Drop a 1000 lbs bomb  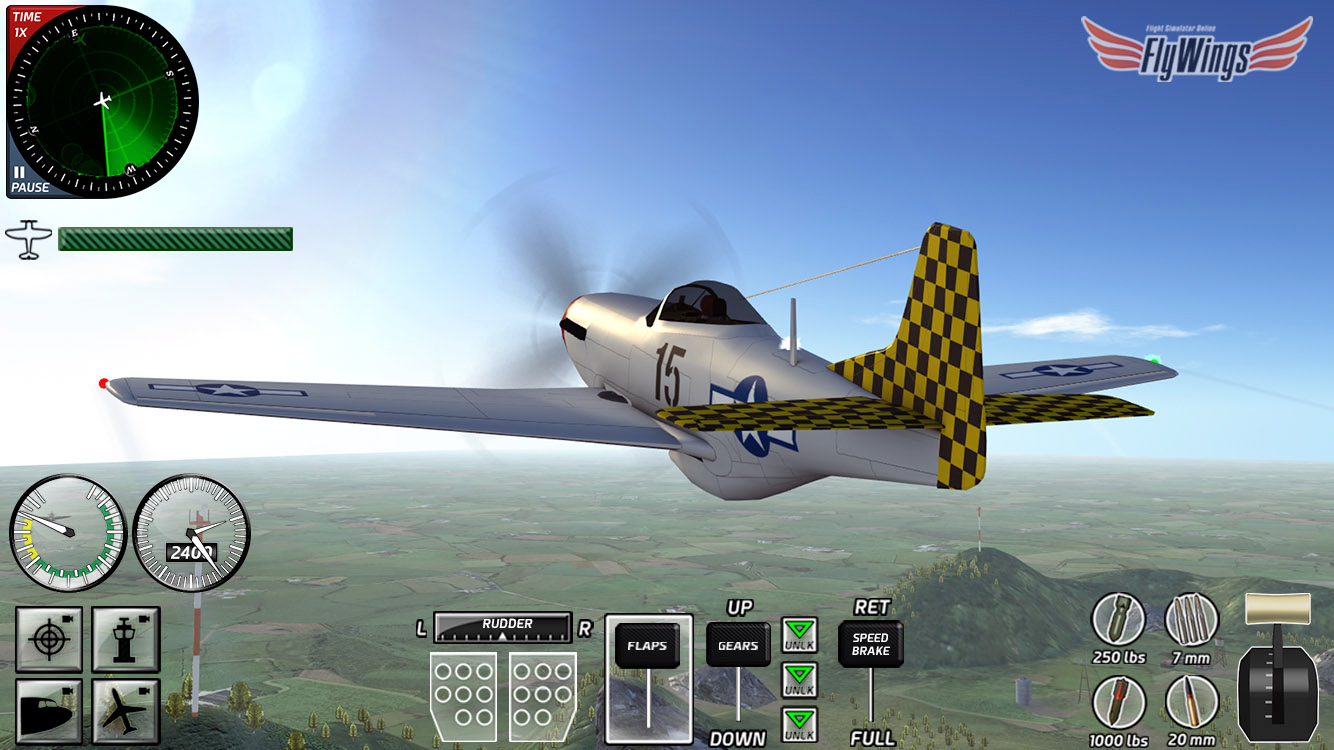[x=1118, y=701]
